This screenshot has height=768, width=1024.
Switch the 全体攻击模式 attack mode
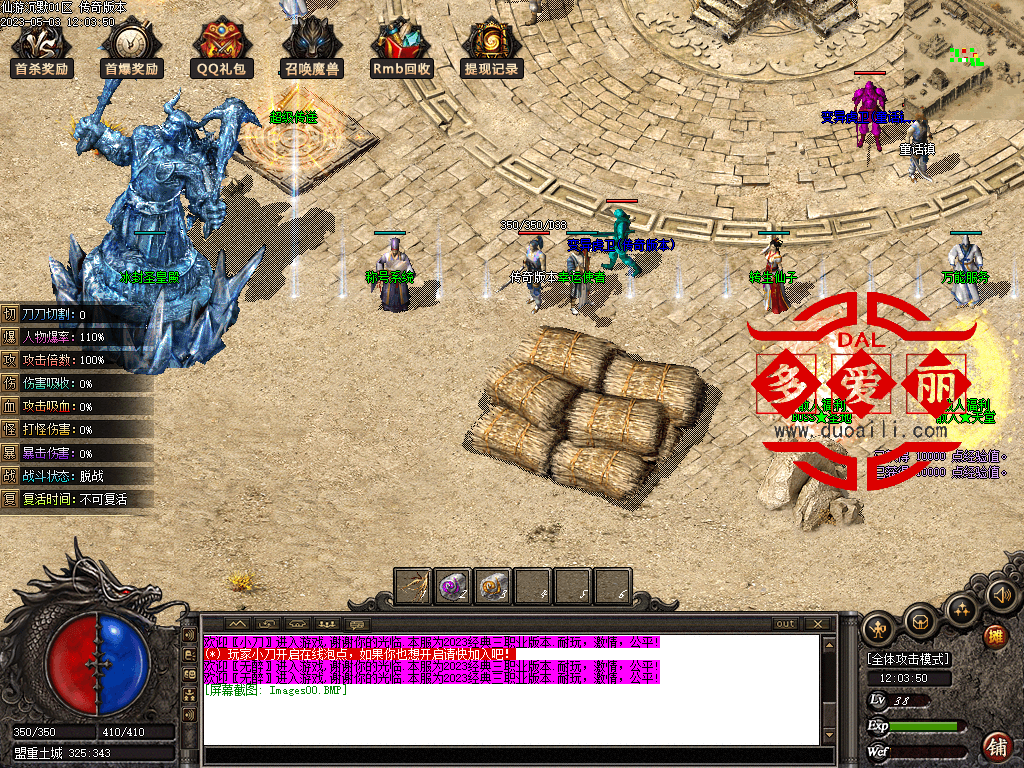pos(909,659)
